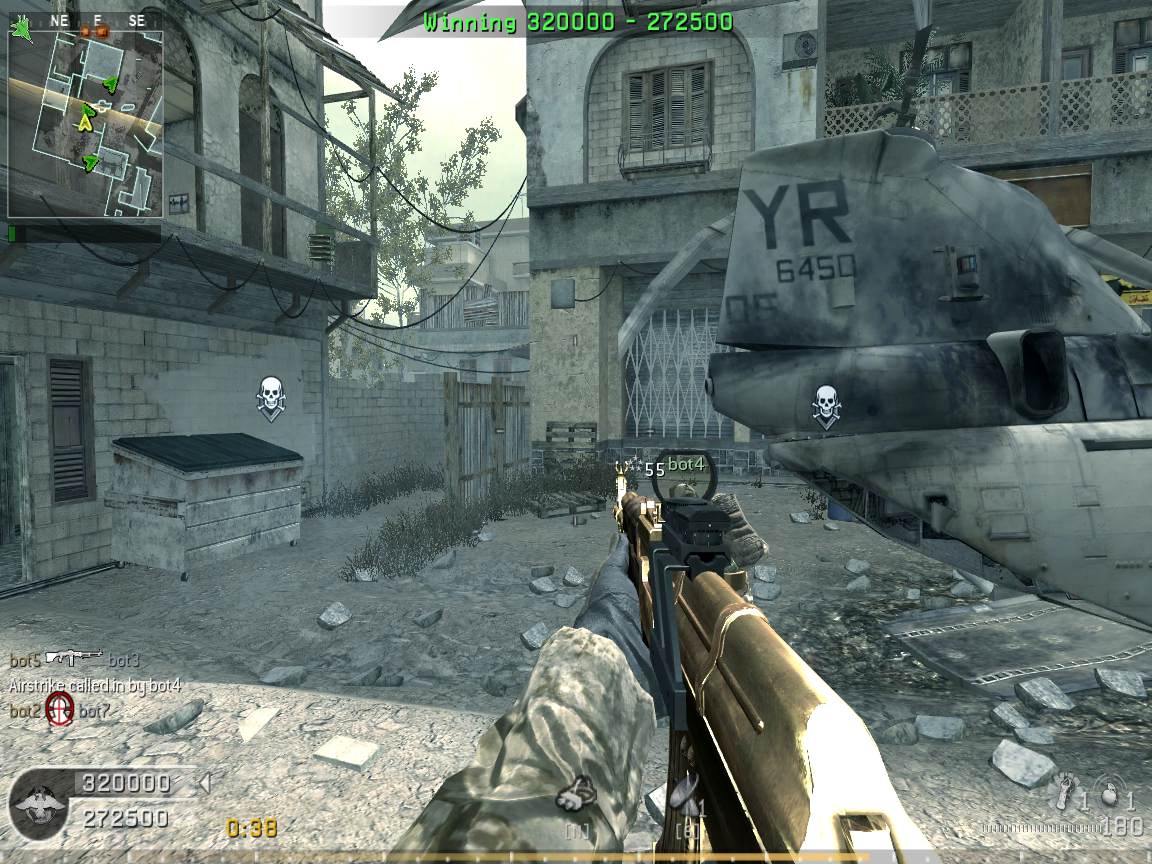Click the minimap in the corner

pyautogui.click(x=85, y=124)
